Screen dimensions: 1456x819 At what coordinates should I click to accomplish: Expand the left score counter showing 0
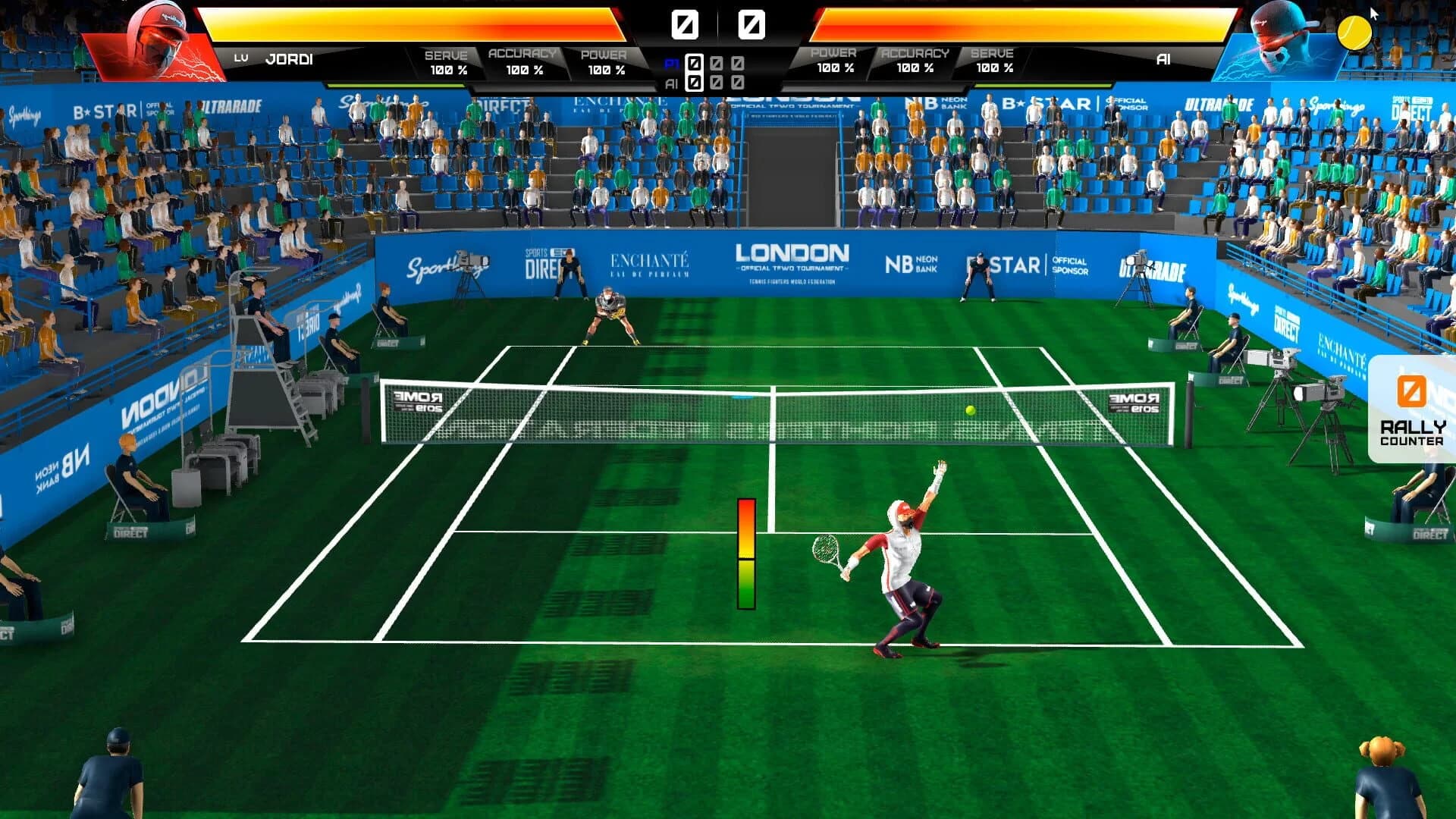coord(685,23)
